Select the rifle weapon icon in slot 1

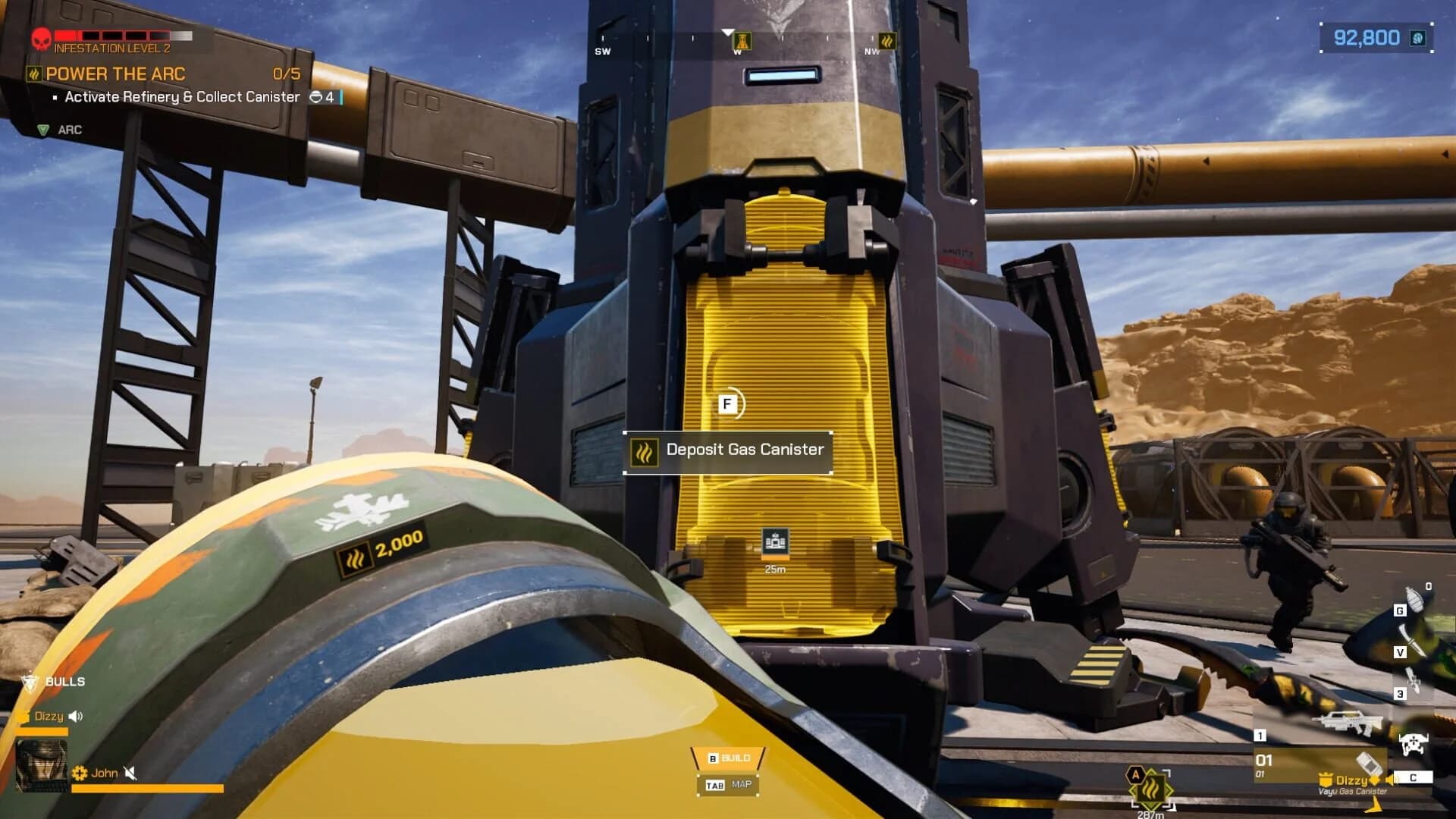[1348, 723]
